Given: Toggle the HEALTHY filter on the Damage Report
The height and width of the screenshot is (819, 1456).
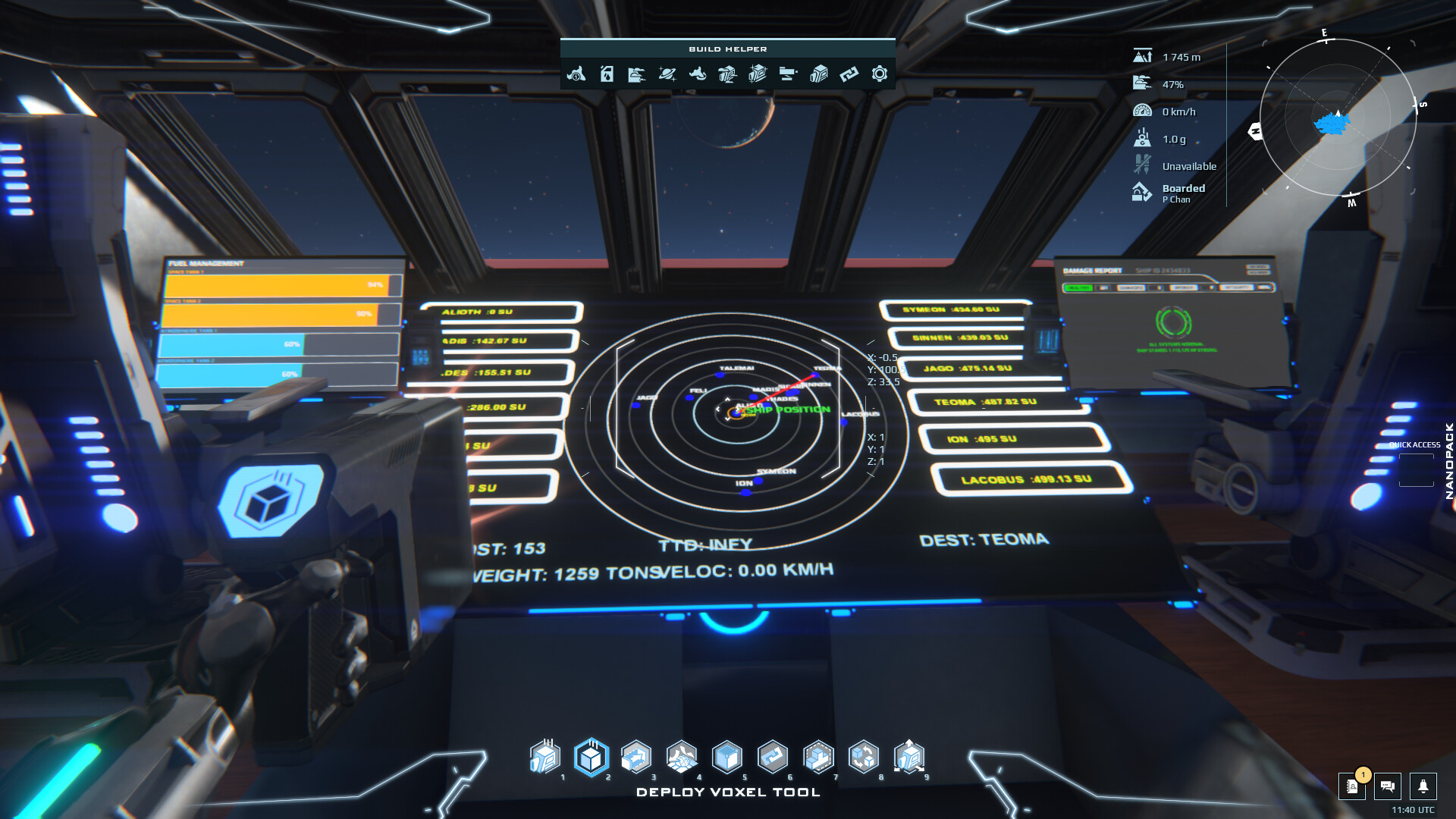Looking at the screenshot, I should (1080, 287).
